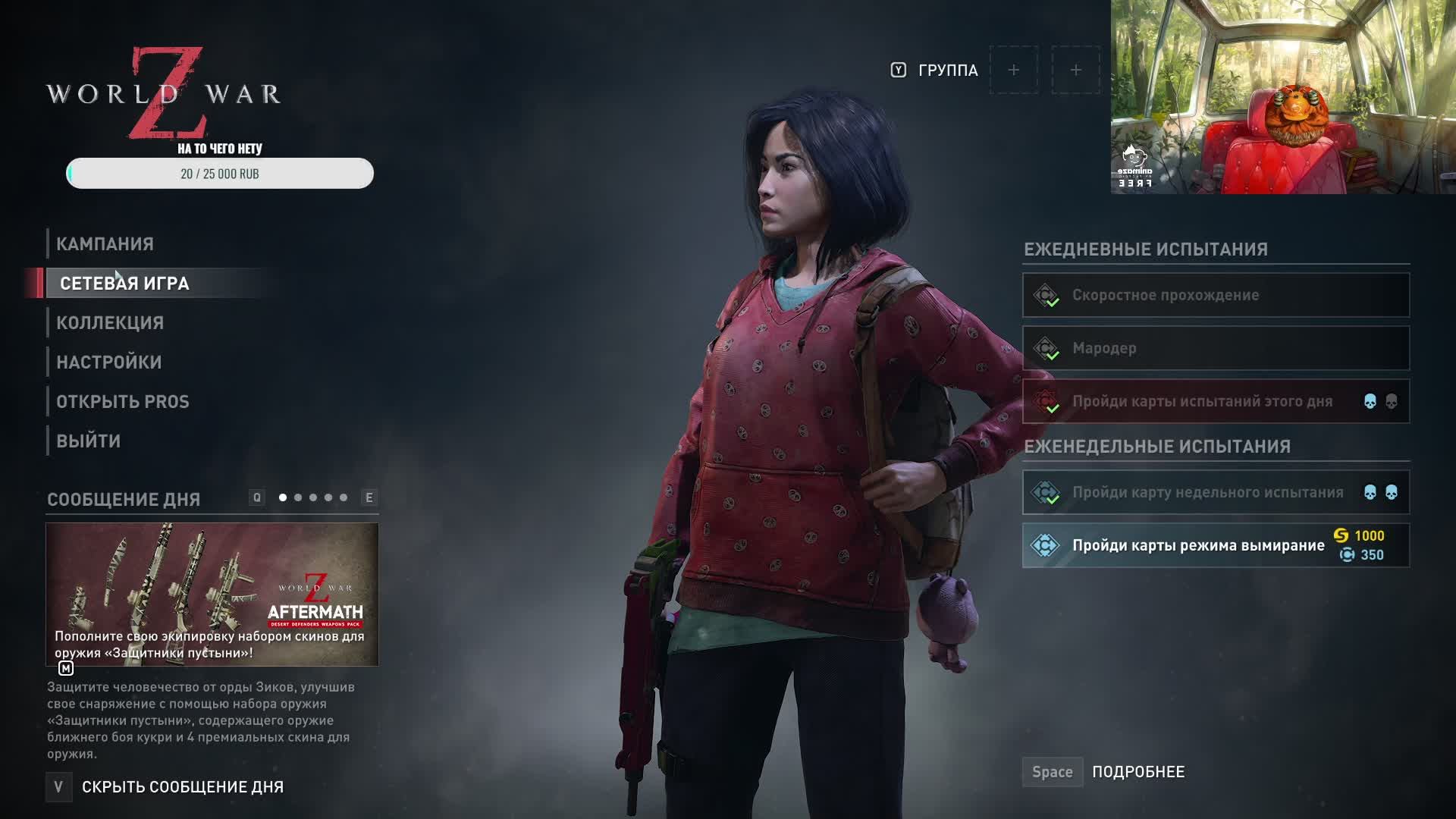Open the Кампания menu entry
This screenshot has width=1456, height=819.
(105, 244)
